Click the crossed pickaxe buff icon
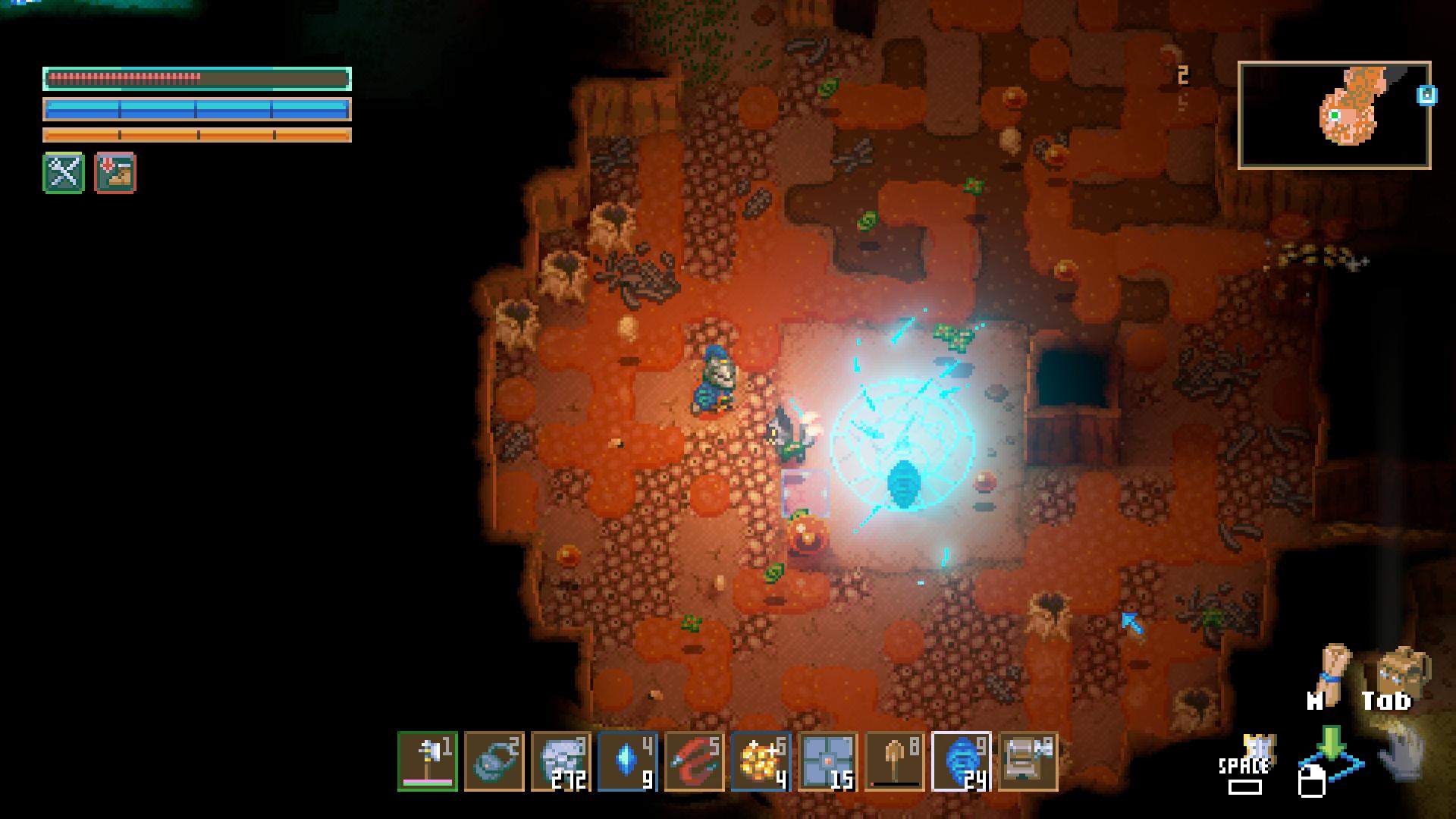 (x=64, y=173)
